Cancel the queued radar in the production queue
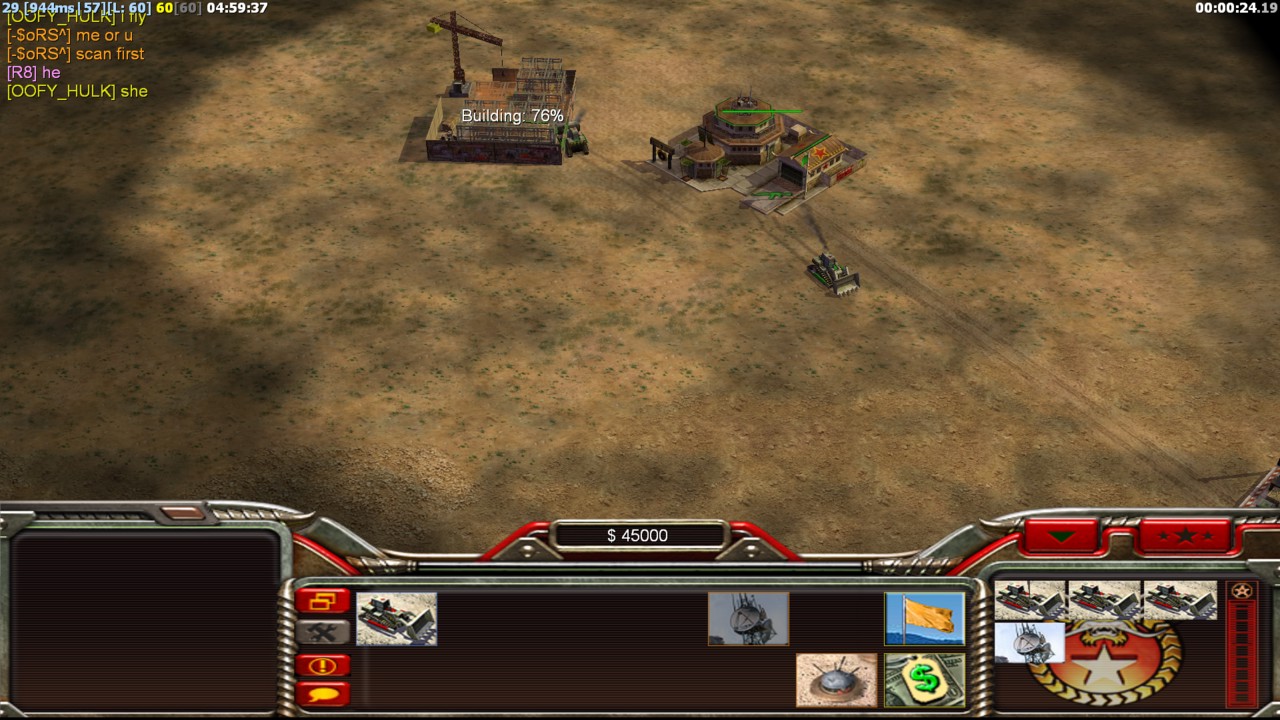The width and height of the screenshot is (1280, 720). [1029, 642]
